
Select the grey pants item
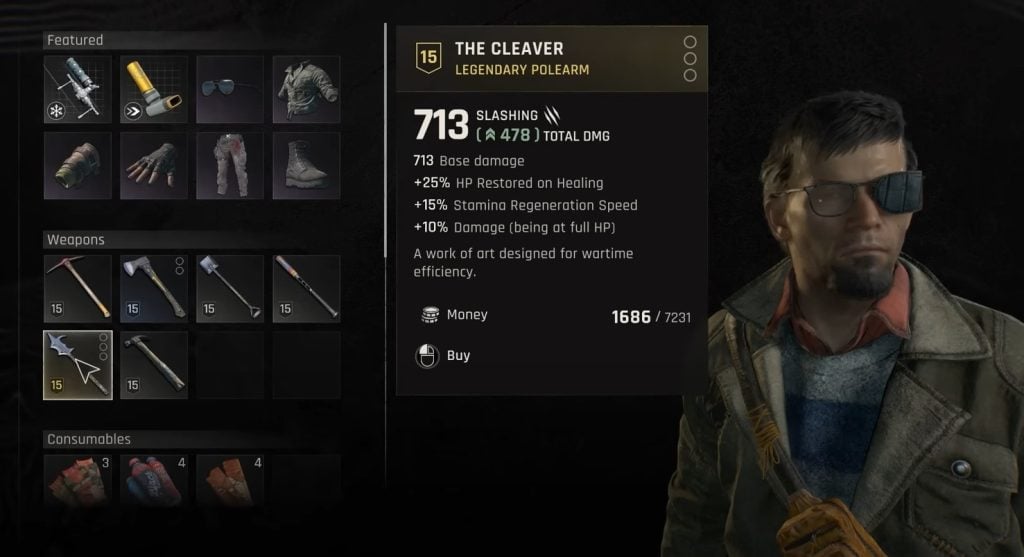[230, 165]
